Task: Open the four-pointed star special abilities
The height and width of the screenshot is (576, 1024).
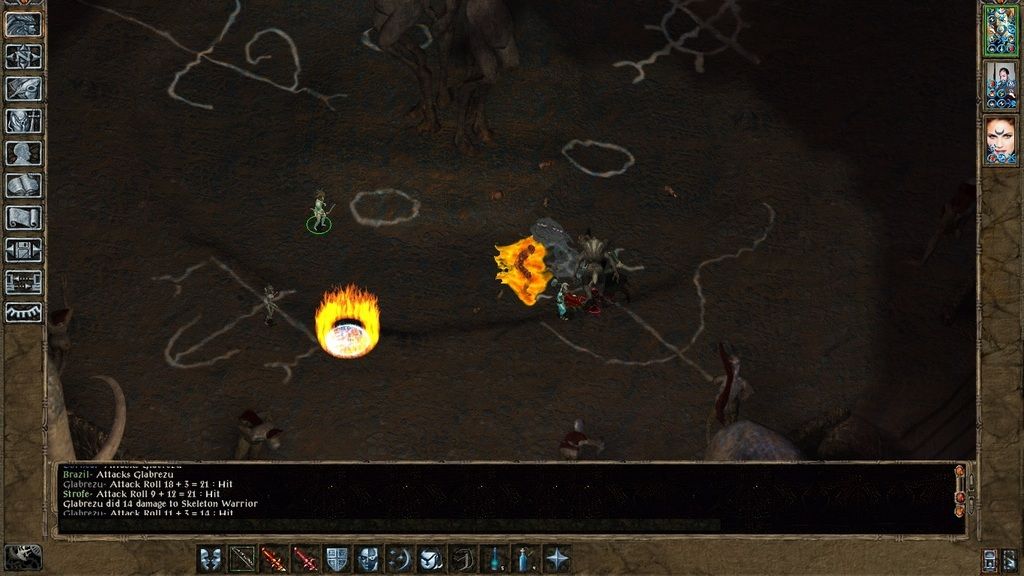Action: coord(557,558)
